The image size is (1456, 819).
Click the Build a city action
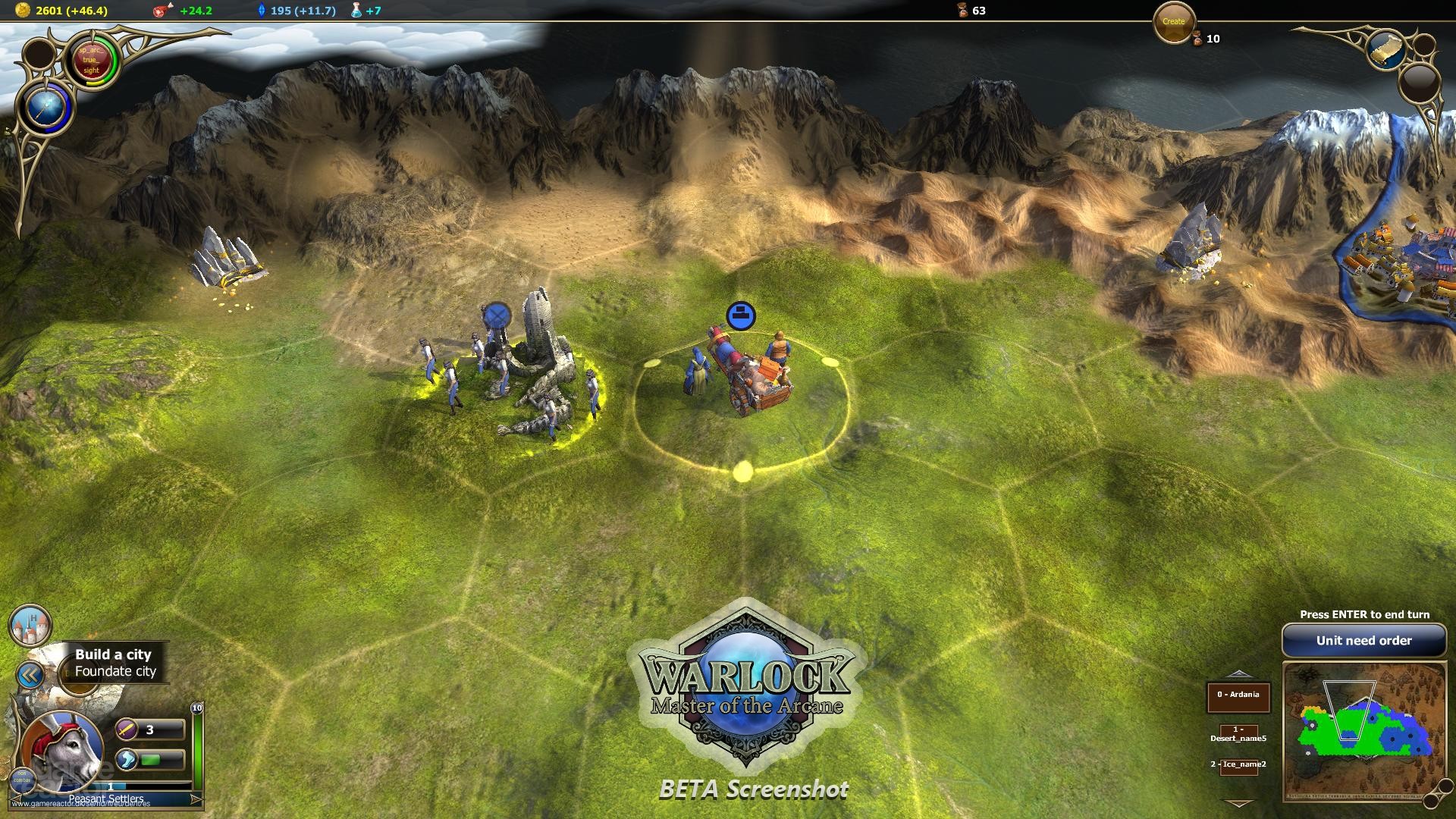click(112, 654)
